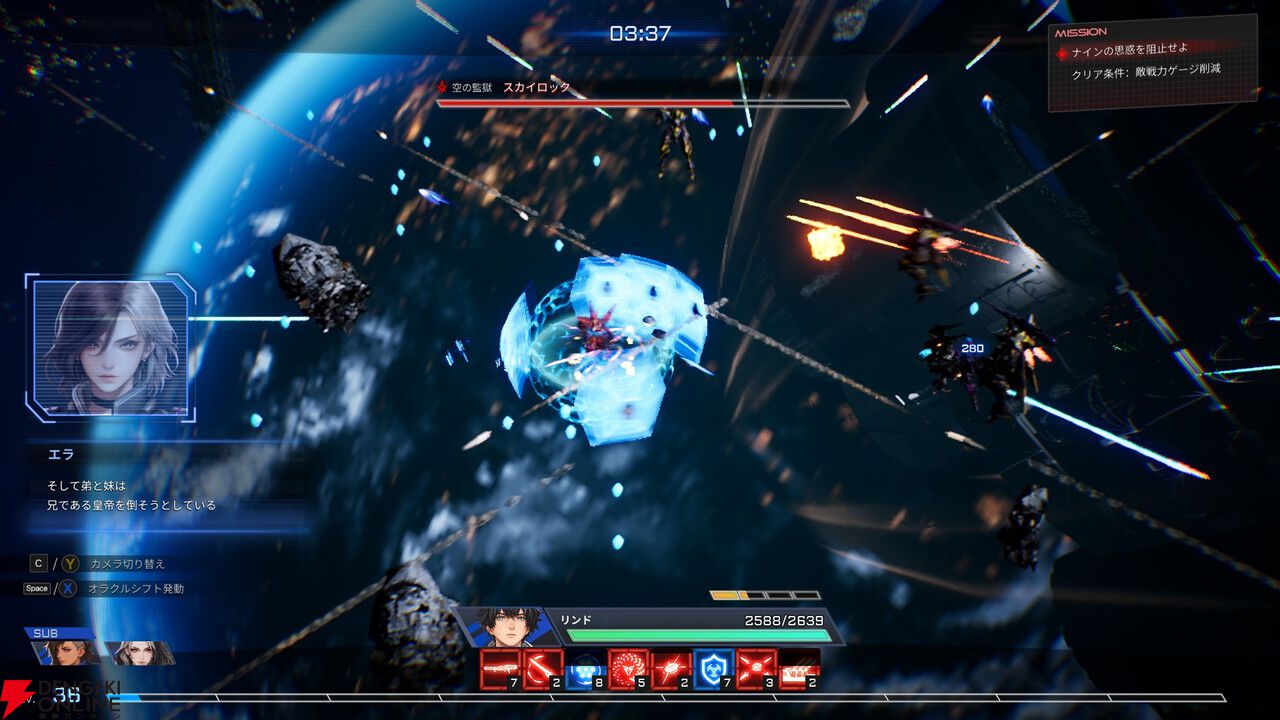Click Ela's dialogue portrait

(x=110, y=347)
